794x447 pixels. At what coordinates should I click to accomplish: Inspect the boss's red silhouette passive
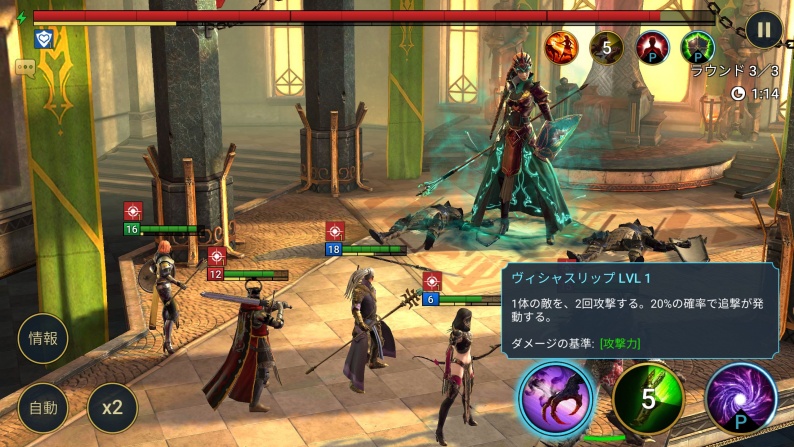pos(653,46)
